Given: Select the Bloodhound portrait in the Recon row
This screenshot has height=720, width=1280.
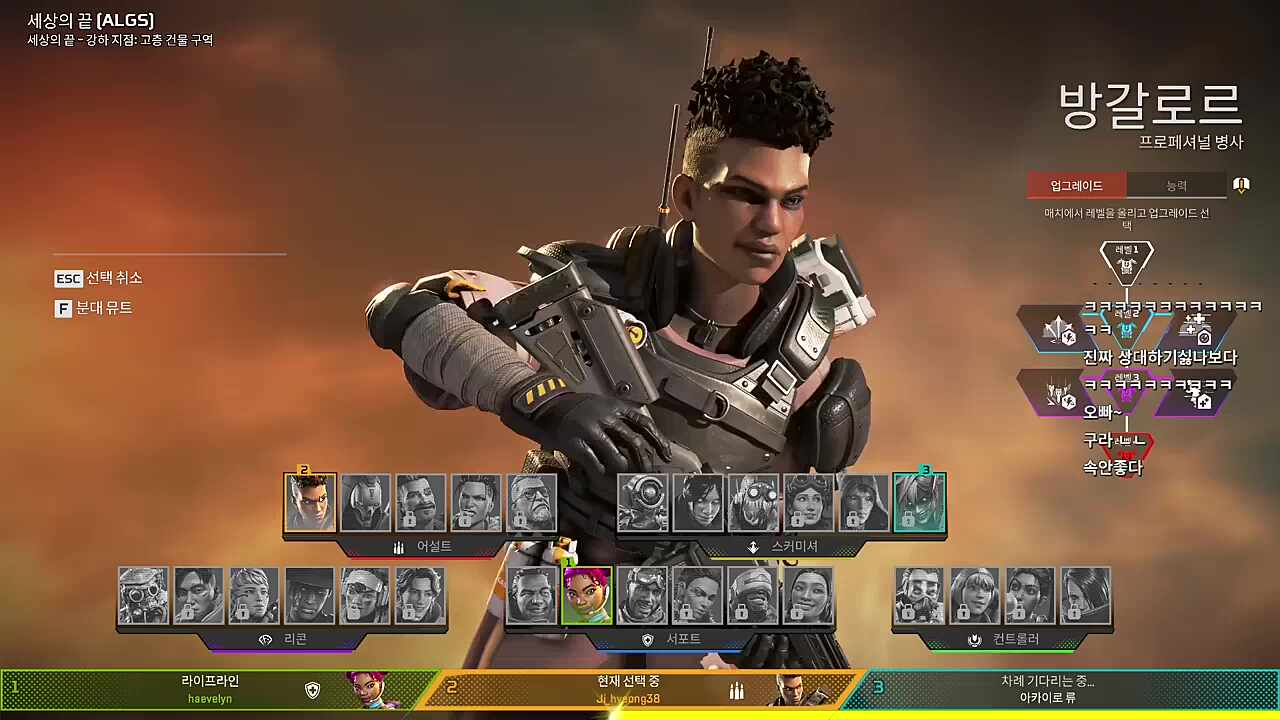Looking at the screenshot, I should 143,596.
